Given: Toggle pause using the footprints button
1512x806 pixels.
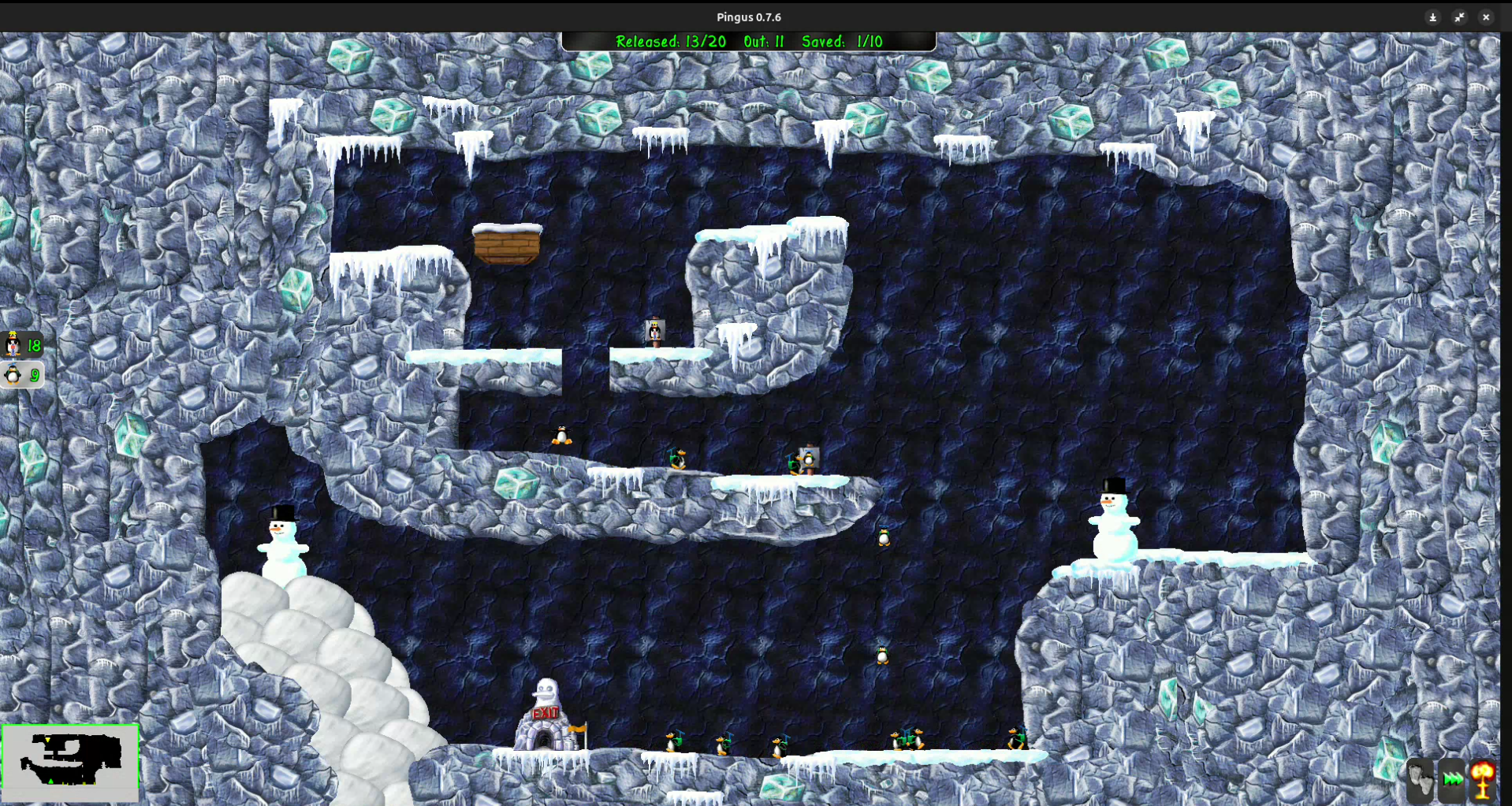Looking at the screenshot, I should (x=1419, y=782).
